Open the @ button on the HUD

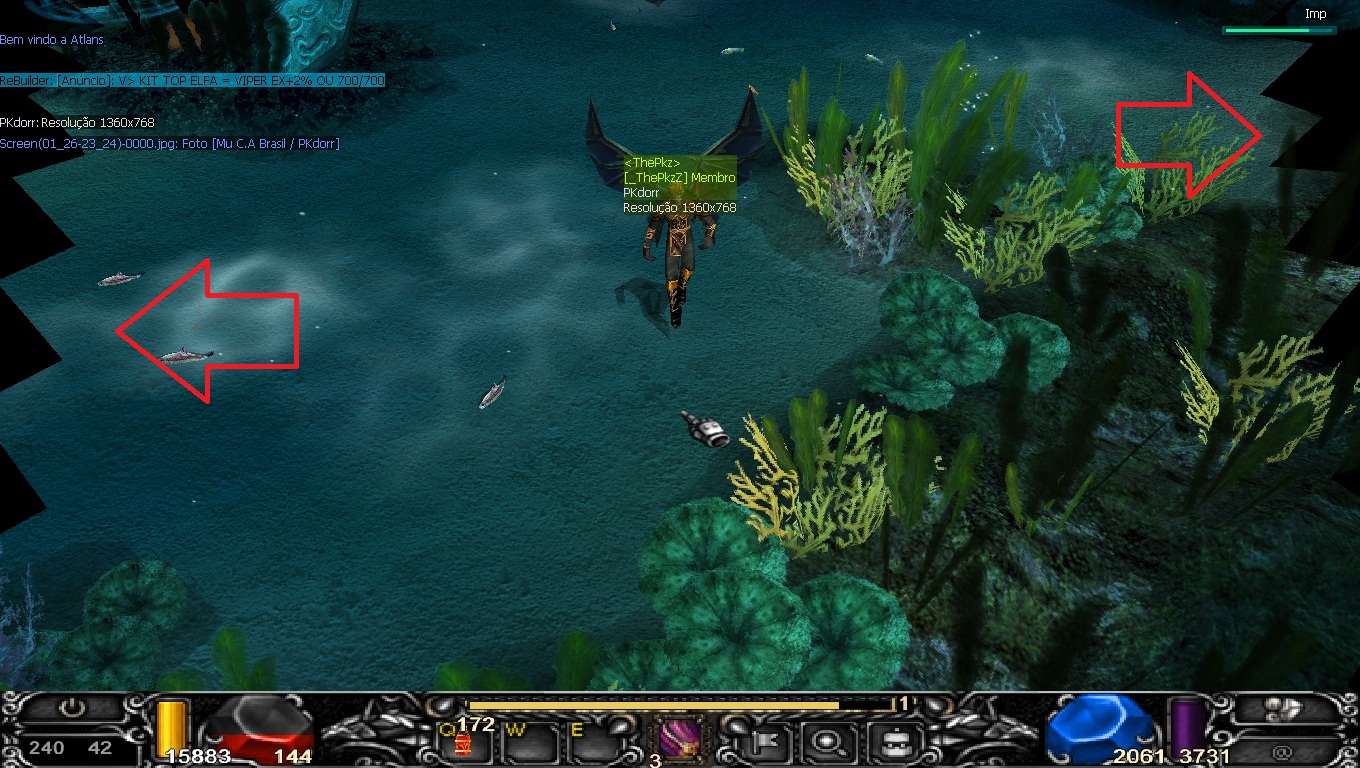(x=1283, y=748)
